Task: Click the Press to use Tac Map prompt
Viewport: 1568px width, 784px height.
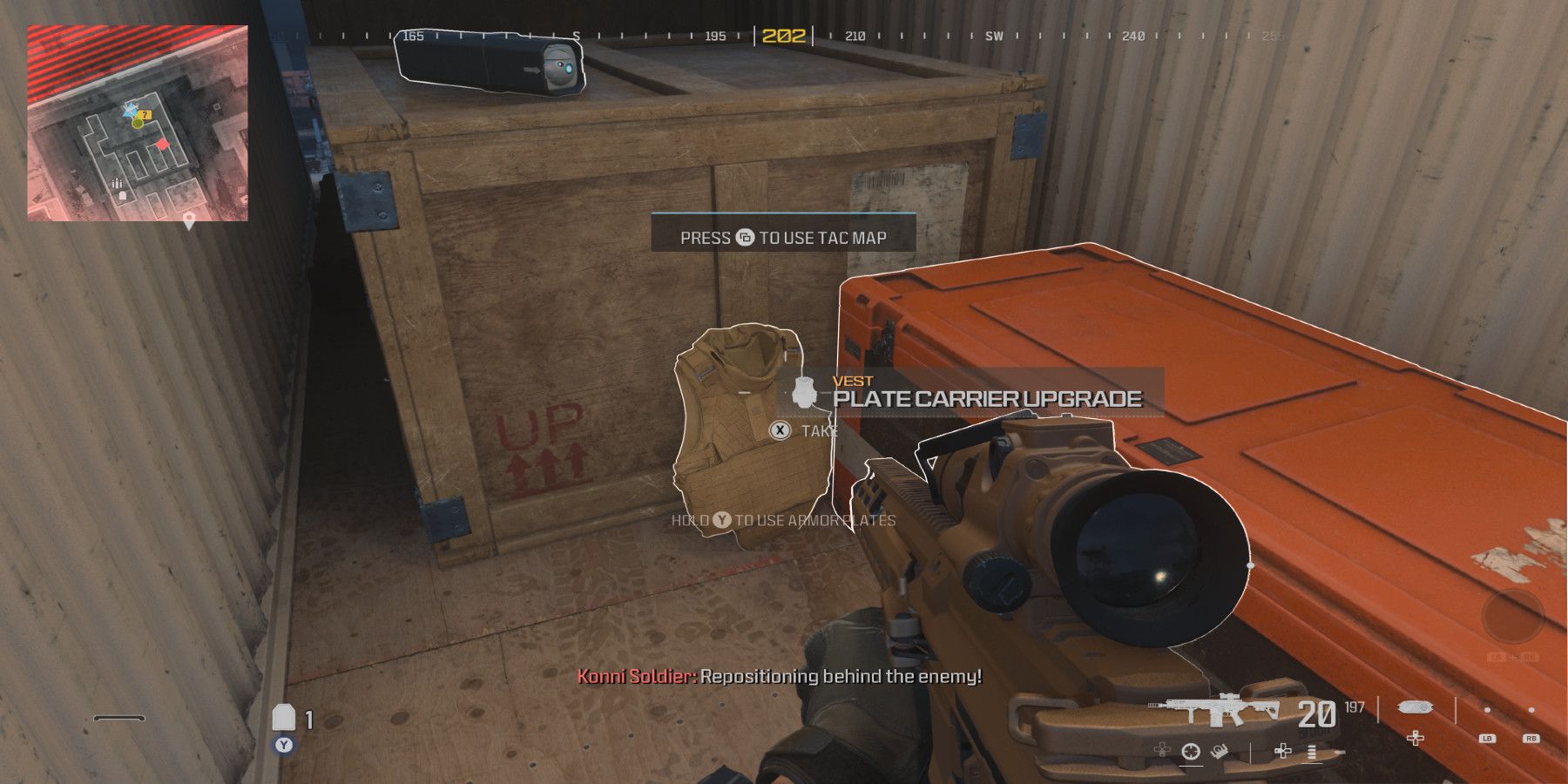Action: (x=783, y=236)
